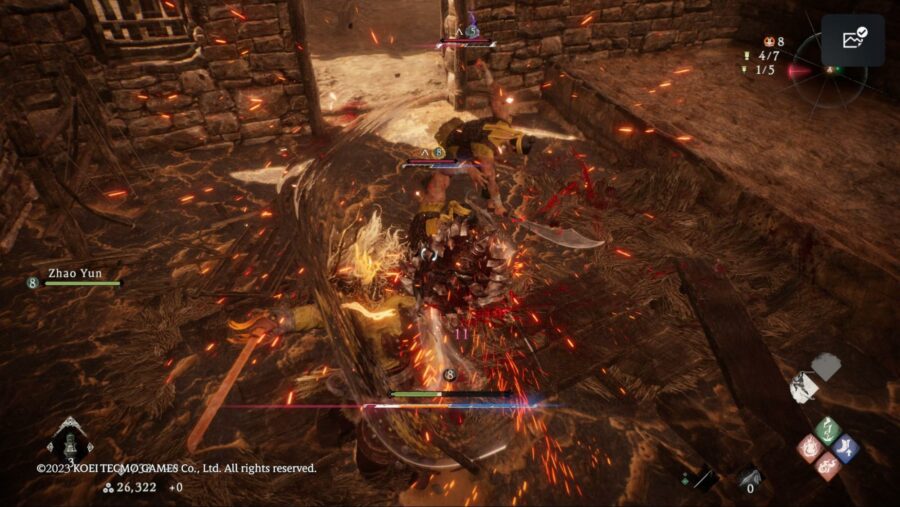The width and height of the screenshot is (900, 507).
Task: Trigger the bottom red fire spell icon
Action: point(827,466)
